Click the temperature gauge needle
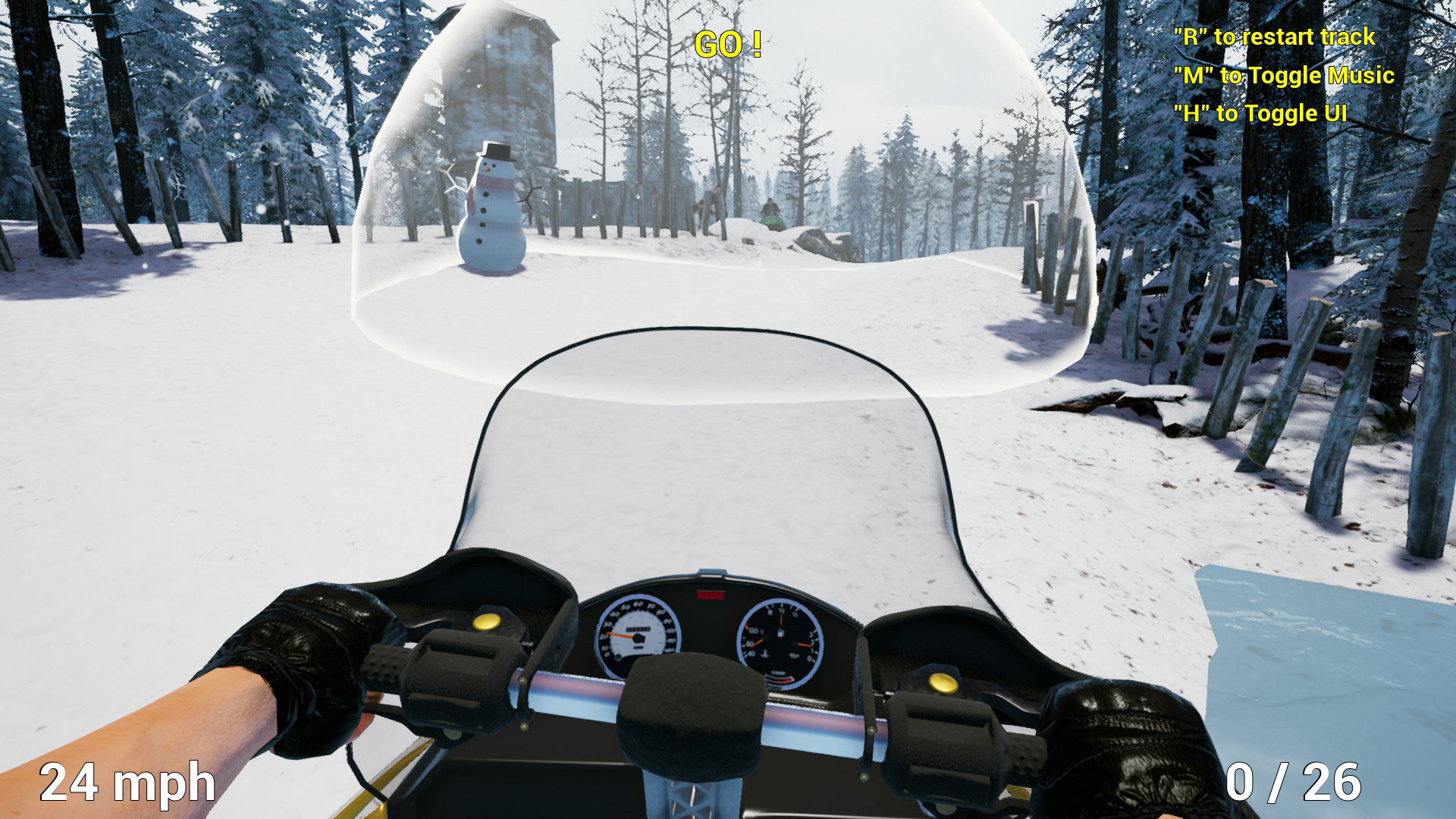This screenshot has width=1456, height=819. [757, 642]
